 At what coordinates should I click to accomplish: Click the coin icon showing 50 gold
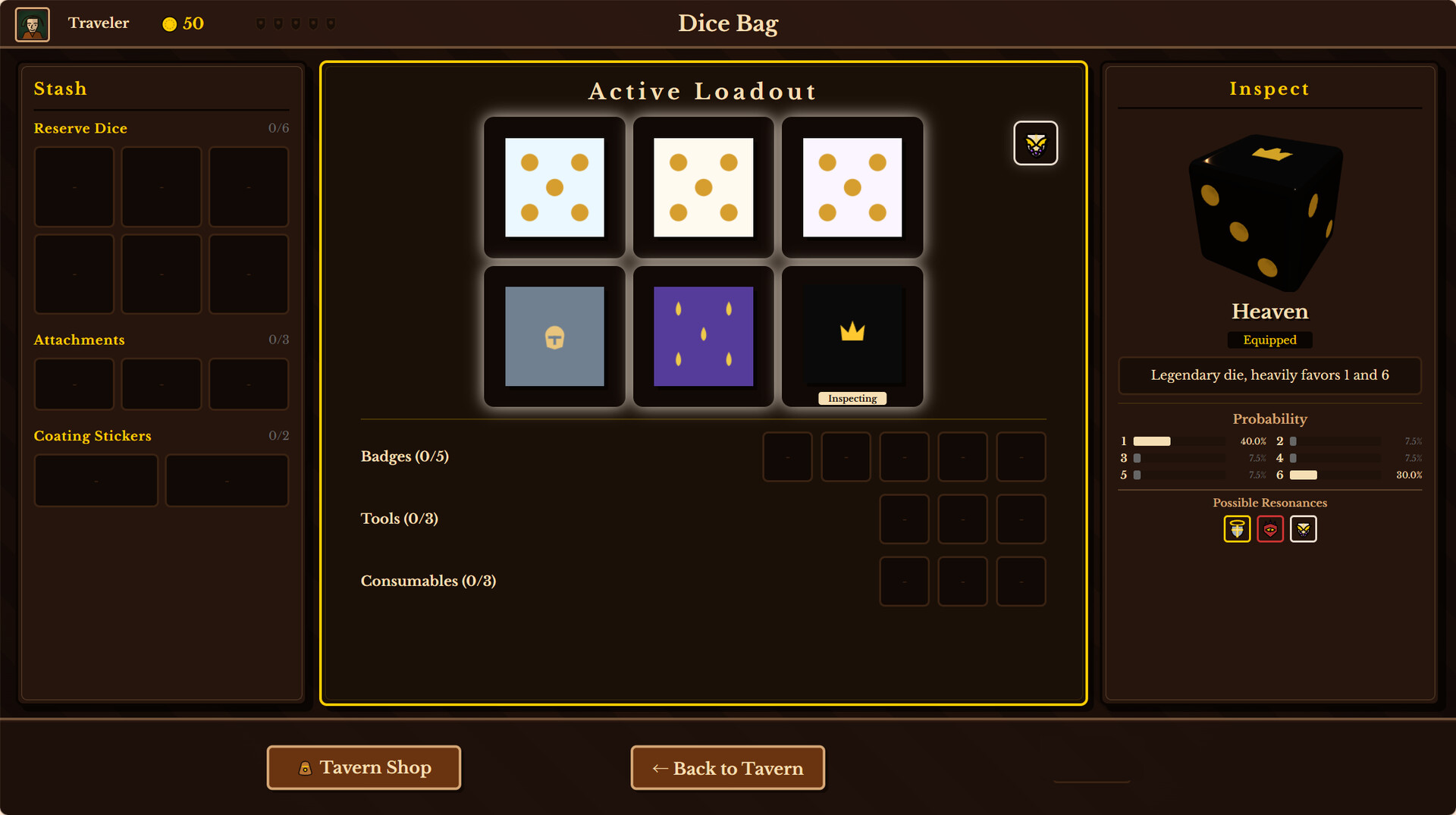[x=168, y=24]
